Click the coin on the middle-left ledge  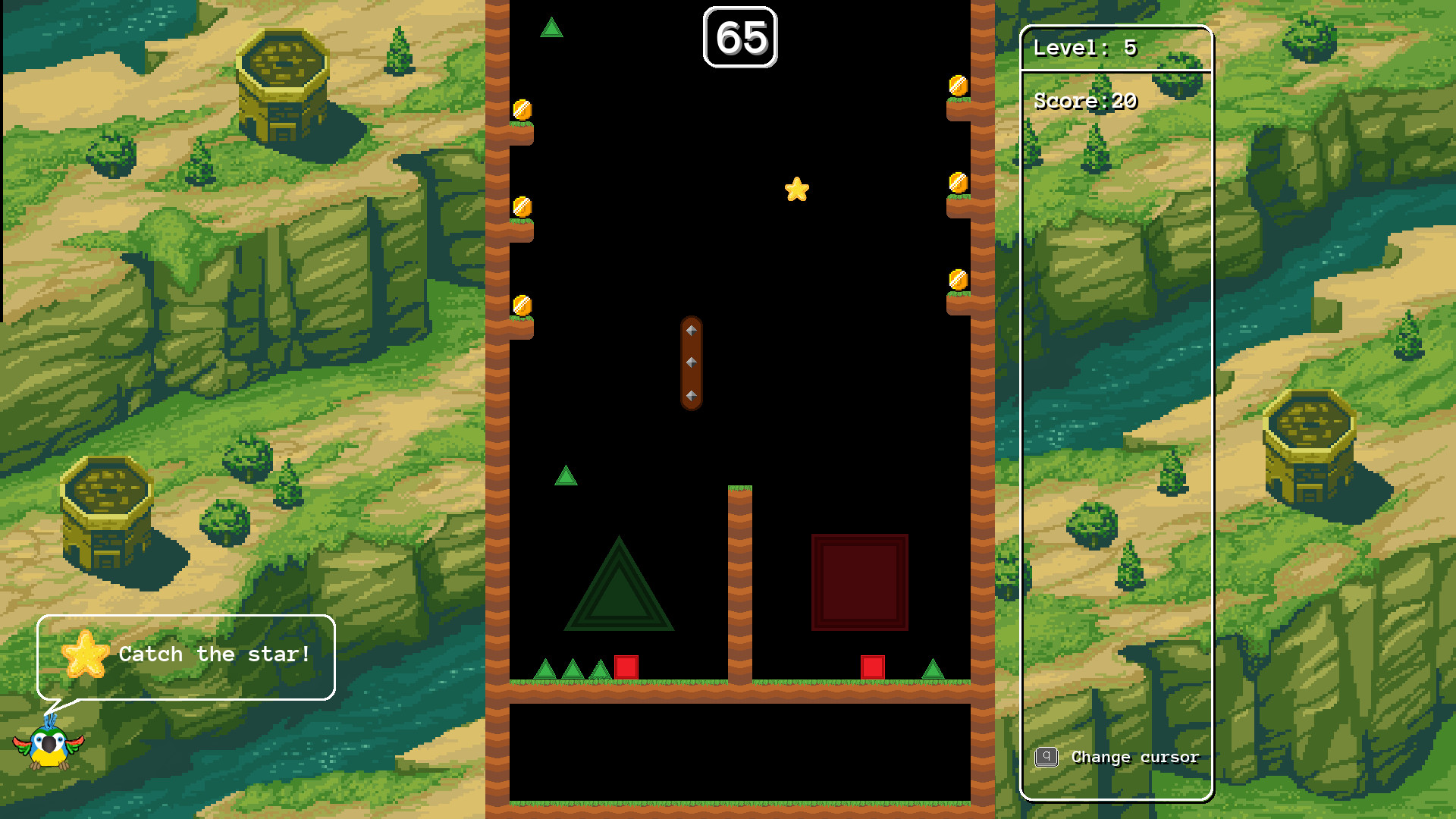coord(522,207)
